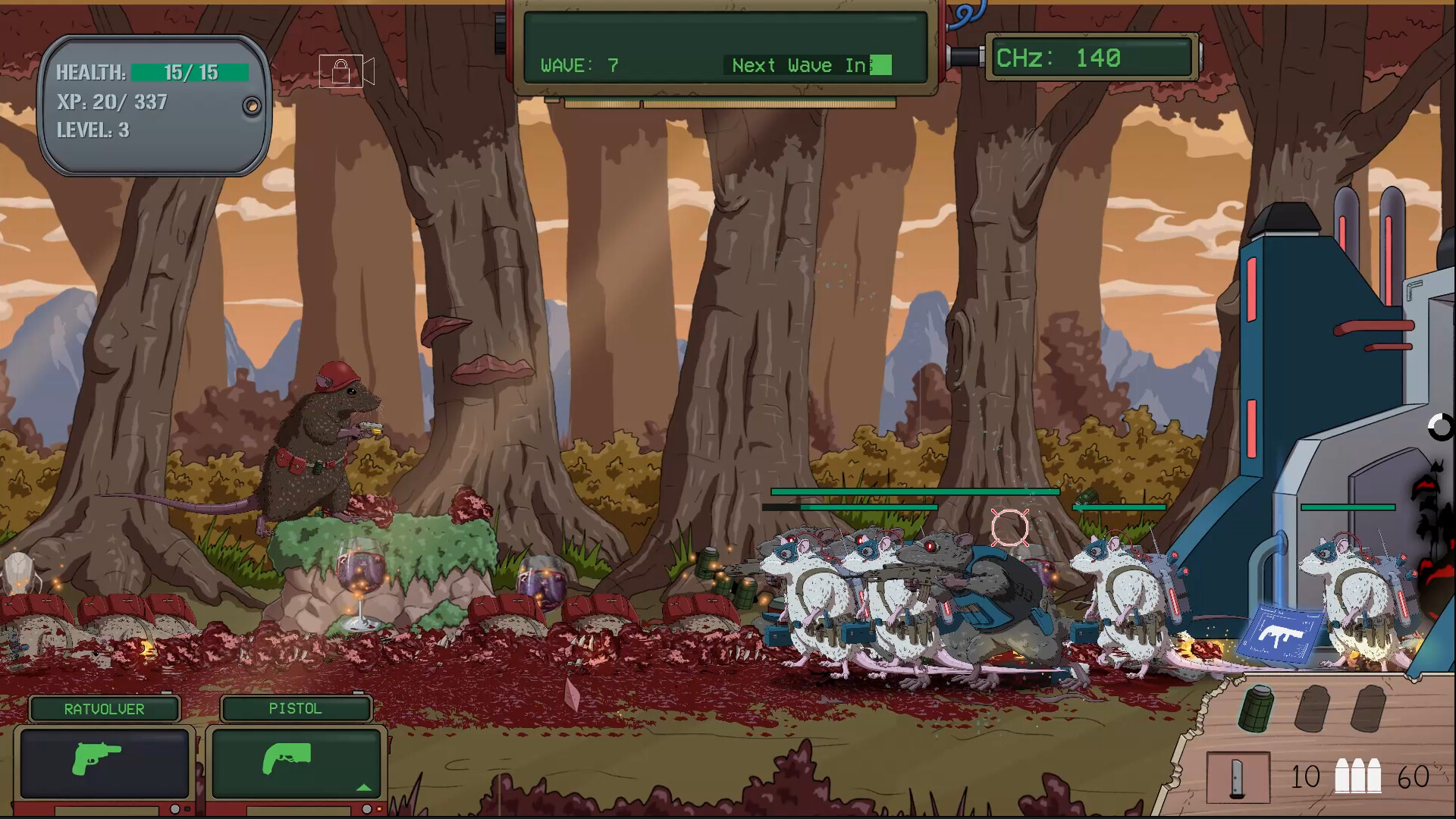
Task: Click the circular loader on the right edge
Action: coord(1439,428)
